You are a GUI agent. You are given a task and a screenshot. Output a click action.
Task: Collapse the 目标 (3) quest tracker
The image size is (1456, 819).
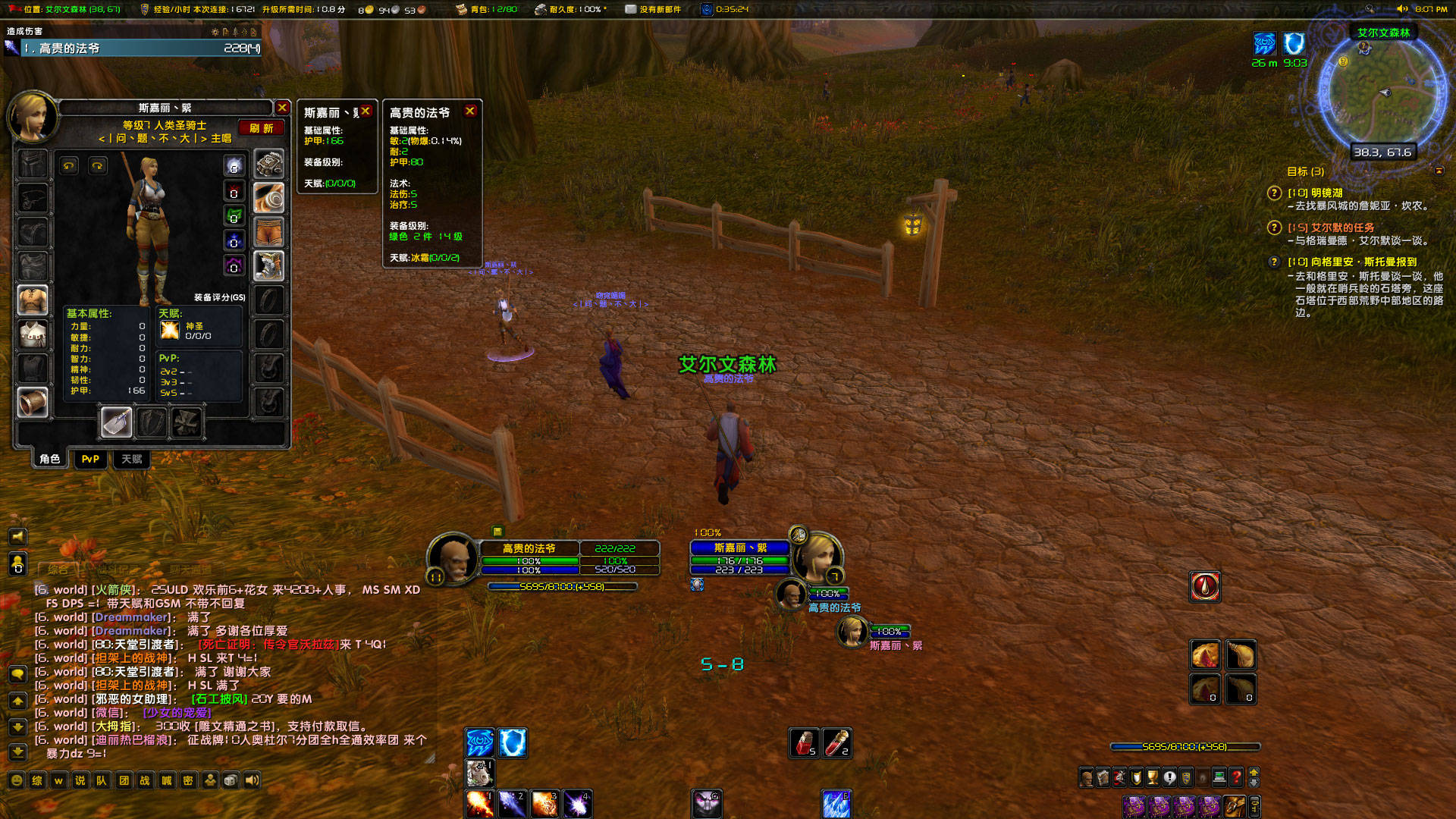(1439, 171)
